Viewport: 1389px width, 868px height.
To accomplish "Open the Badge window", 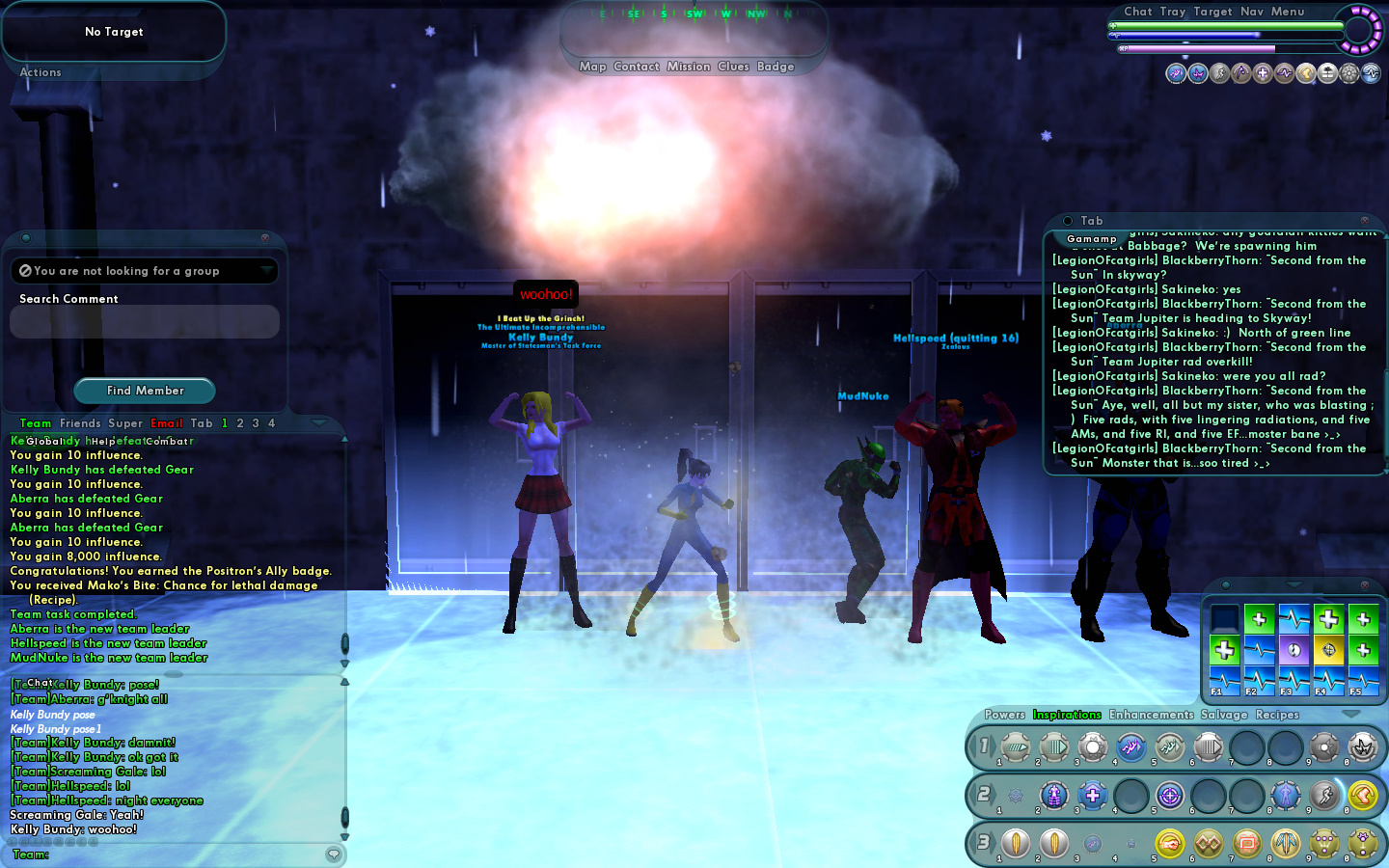I will click(776, 67).
